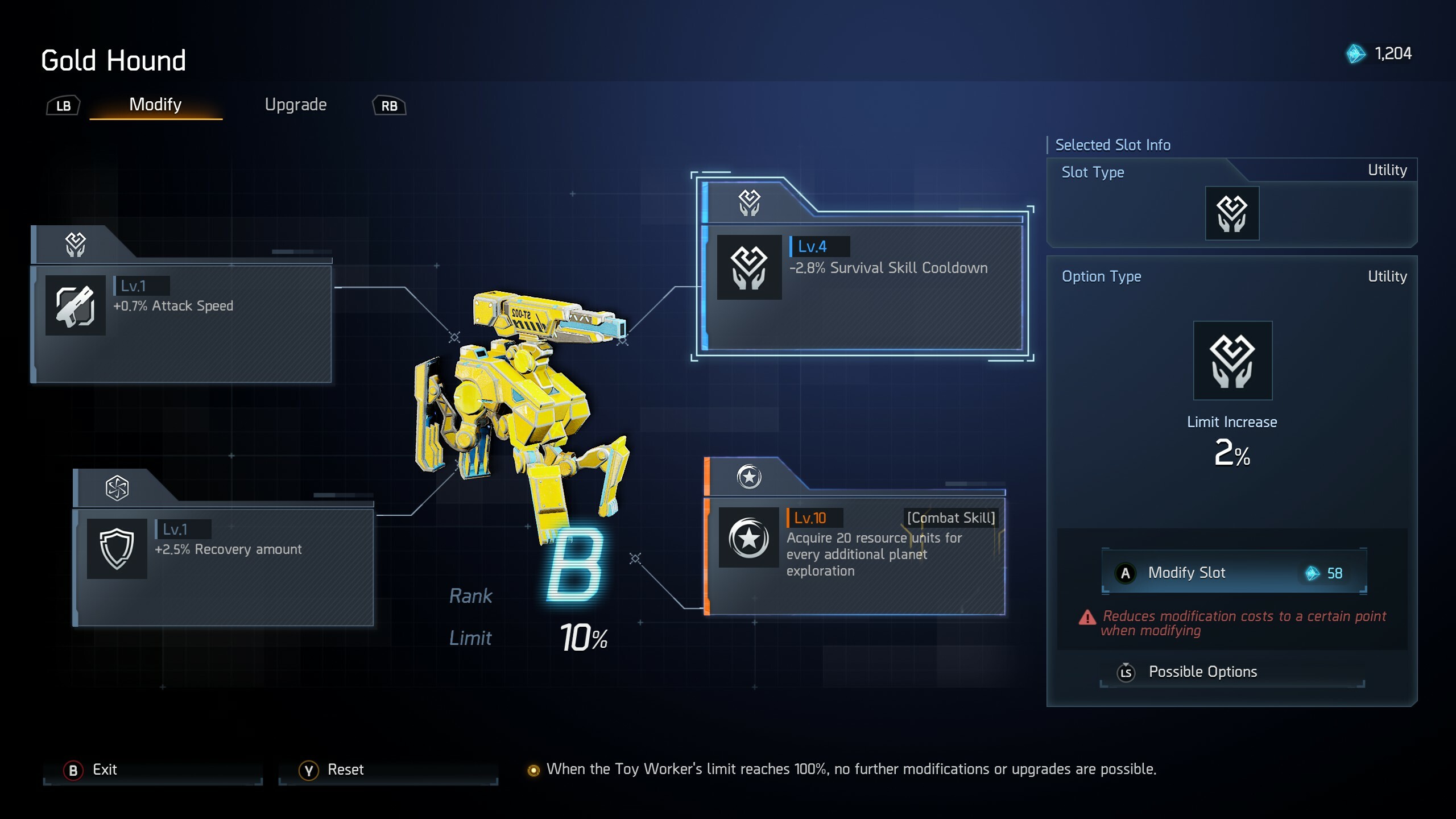The image size is (1456, 819).
Task: Switch to the Upgrade tab
Action: [296, 105]
